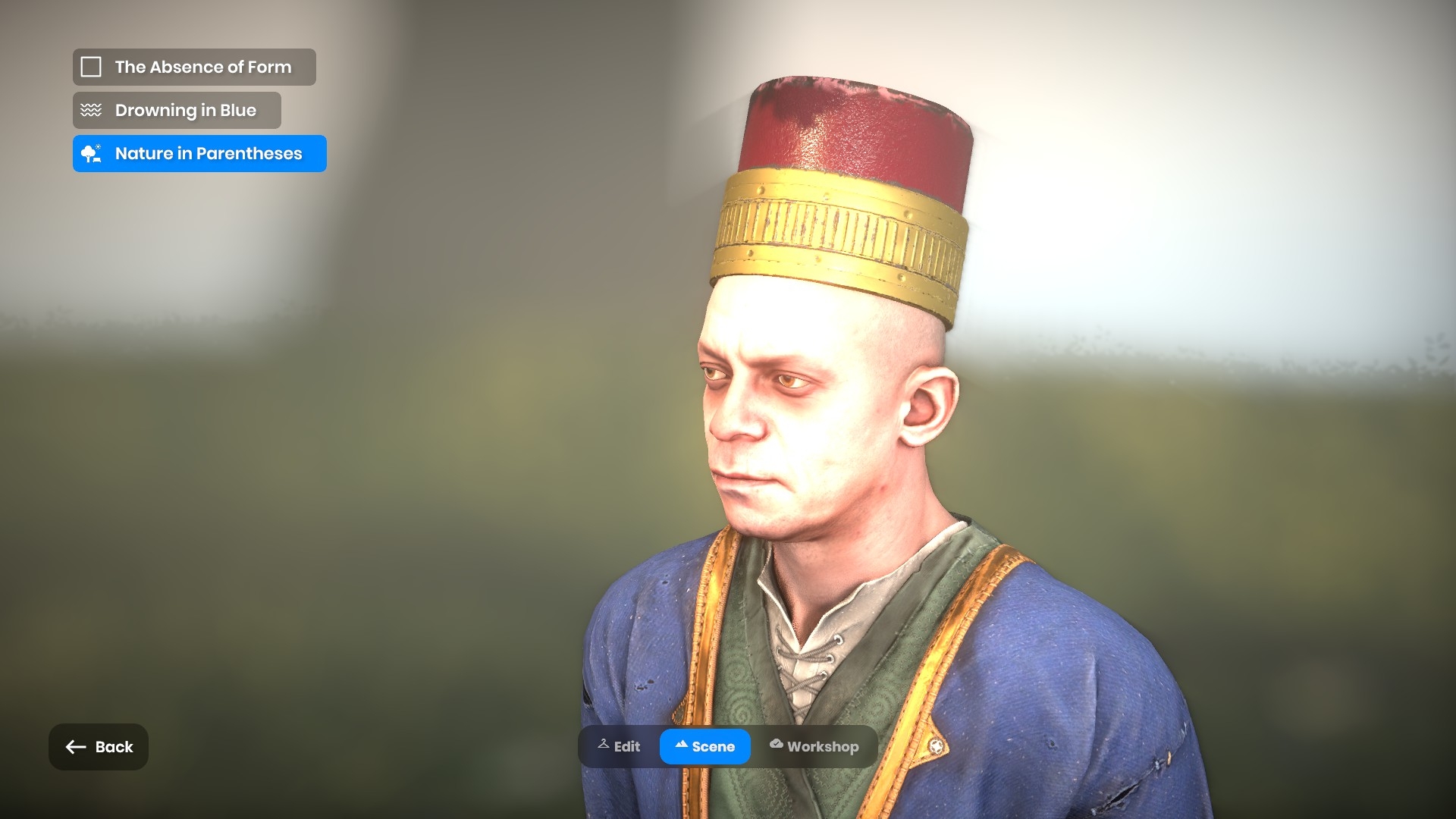Choose the Drowning in Blue scene
This screenshot has height=819, width=1456.
pos(177,111)
